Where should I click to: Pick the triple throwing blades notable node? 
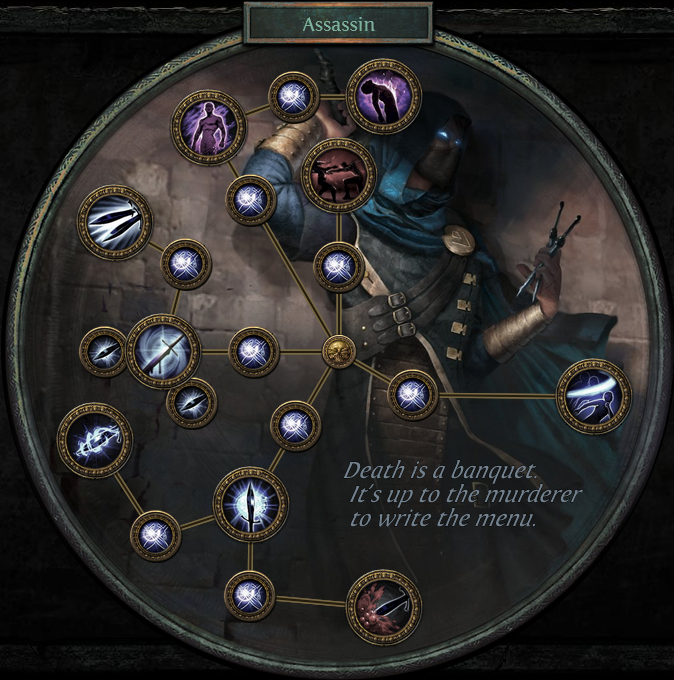point(113,222)
